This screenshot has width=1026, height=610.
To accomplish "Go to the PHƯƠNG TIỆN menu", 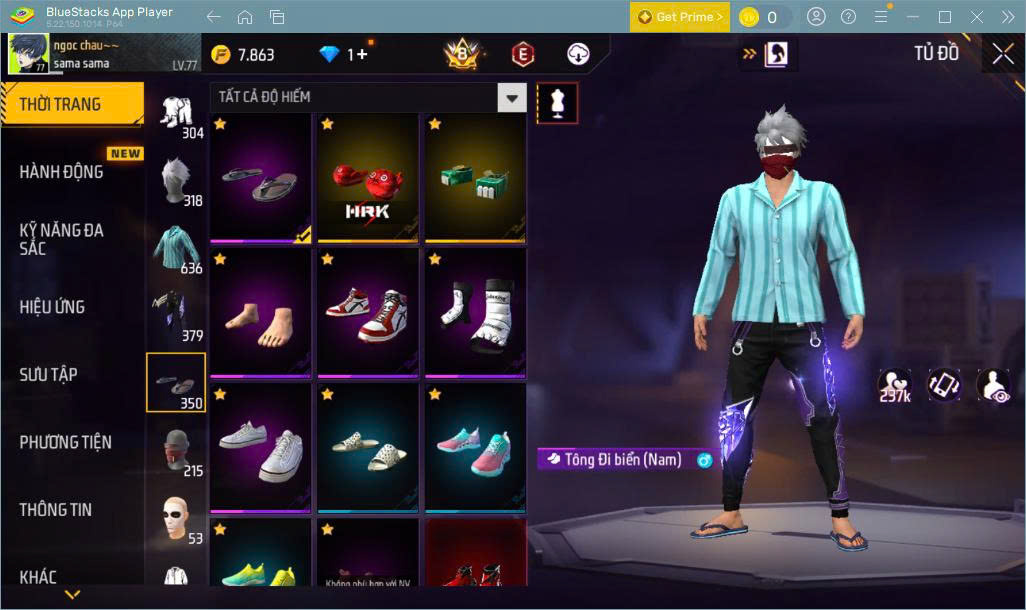I will coord(66,442).
